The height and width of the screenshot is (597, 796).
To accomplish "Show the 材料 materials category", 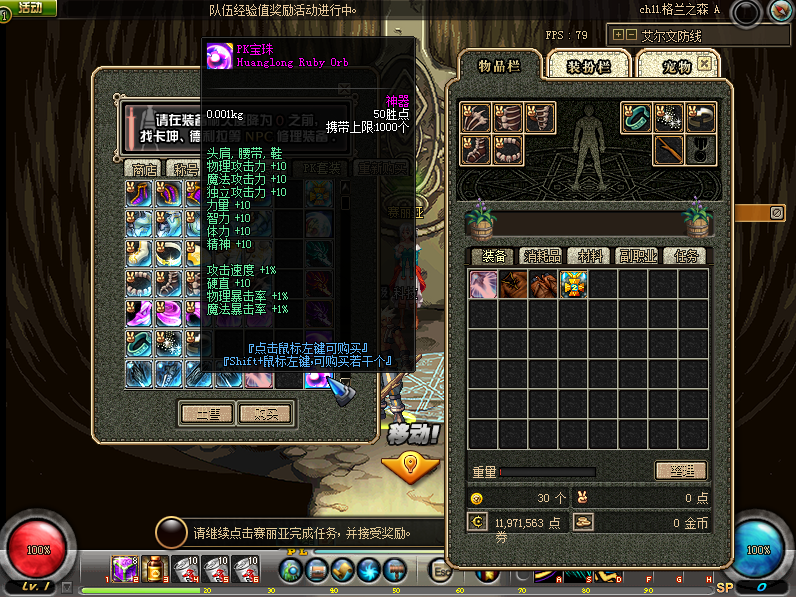I will coord(589,256).
